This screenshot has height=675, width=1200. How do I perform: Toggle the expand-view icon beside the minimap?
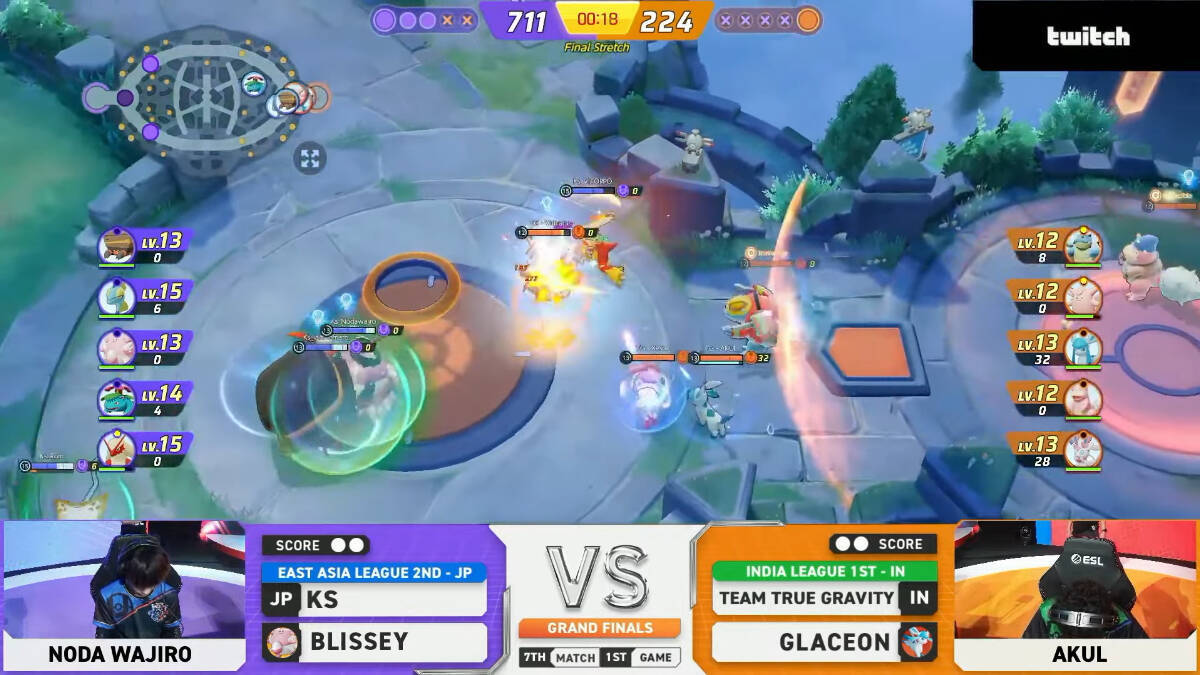(310, 158)
